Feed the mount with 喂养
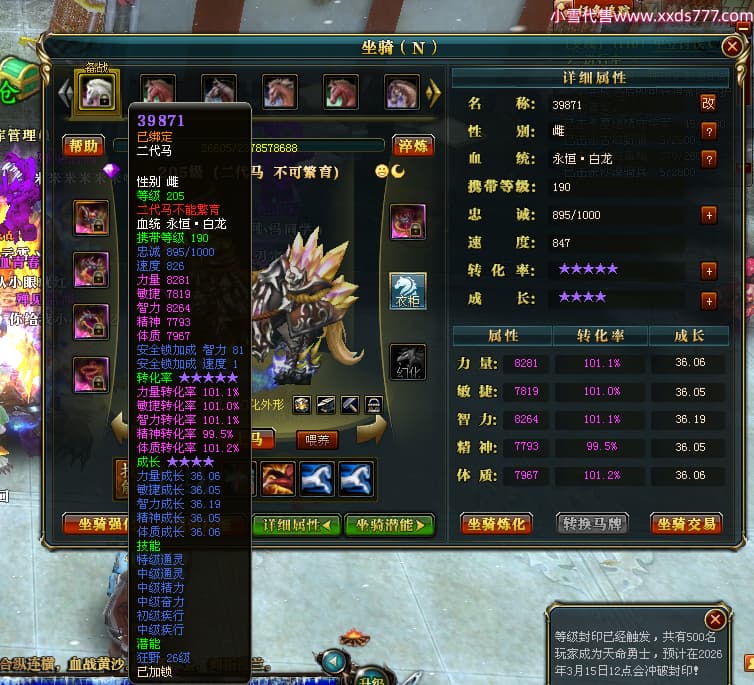The width and height of the screenshot is (754, 685). (317, 439)
